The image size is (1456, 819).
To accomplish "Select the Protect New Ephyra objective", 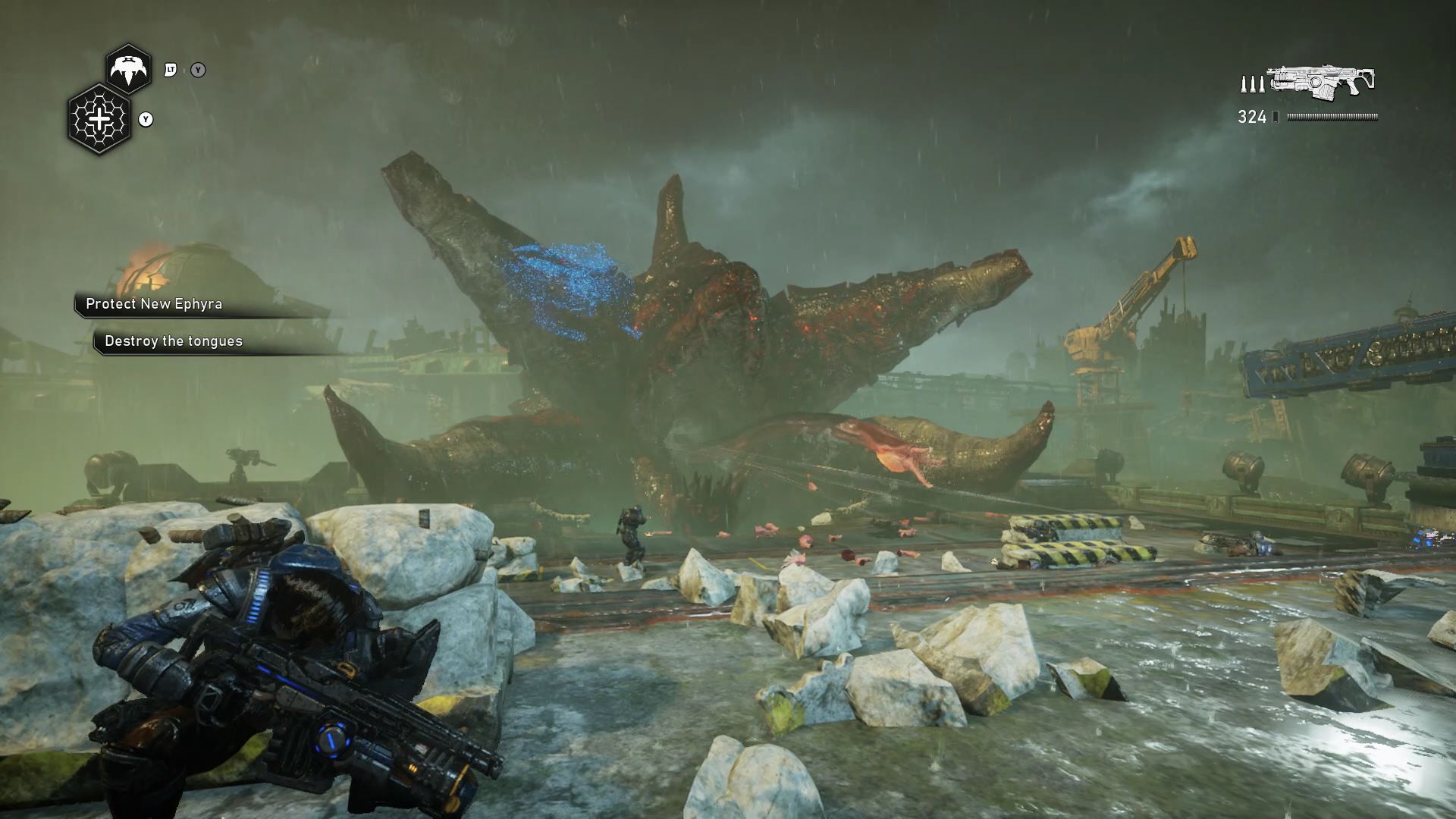I will click(154, 304).
